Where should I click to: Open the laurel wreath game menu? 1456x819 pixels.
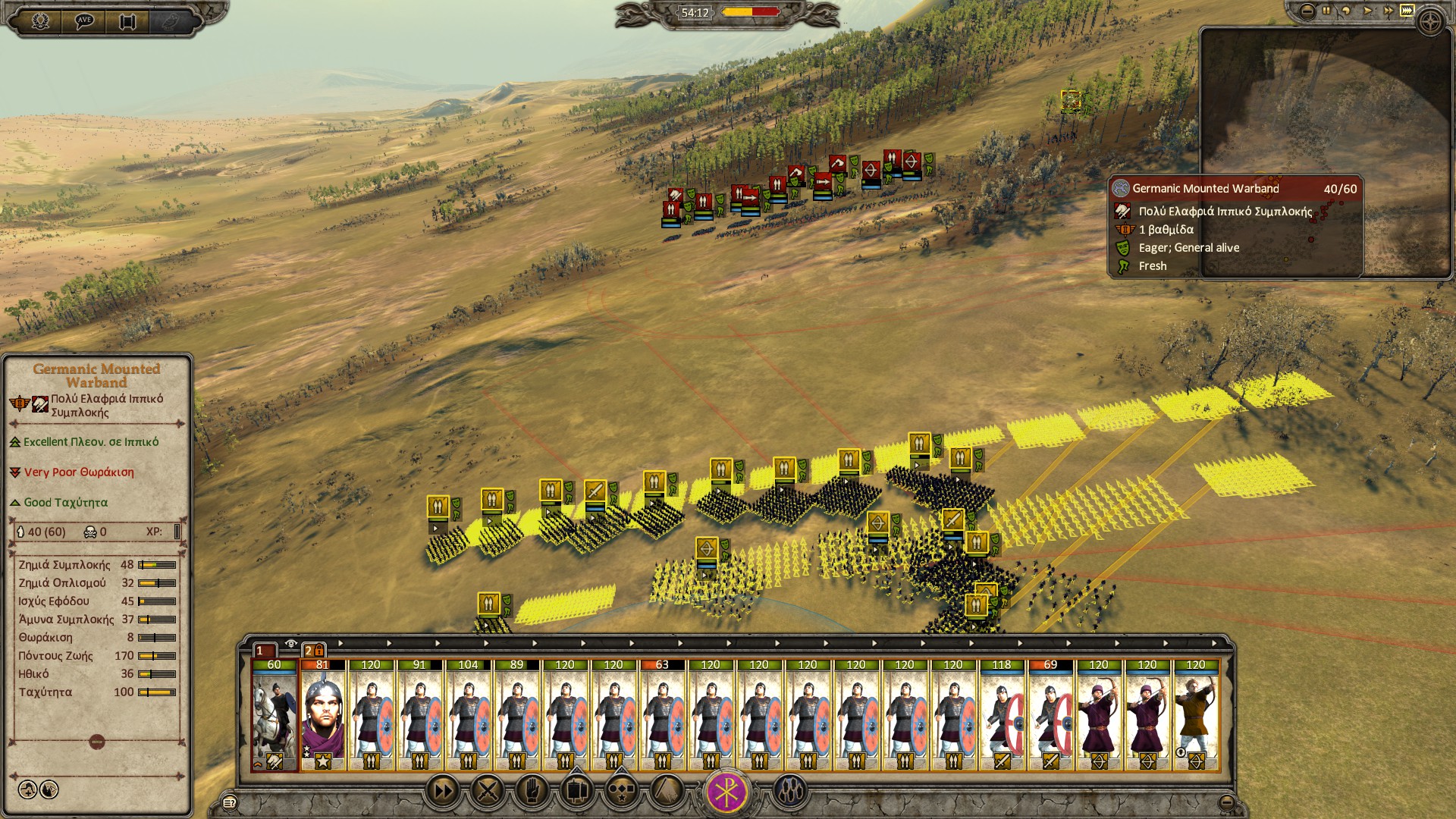40,20
